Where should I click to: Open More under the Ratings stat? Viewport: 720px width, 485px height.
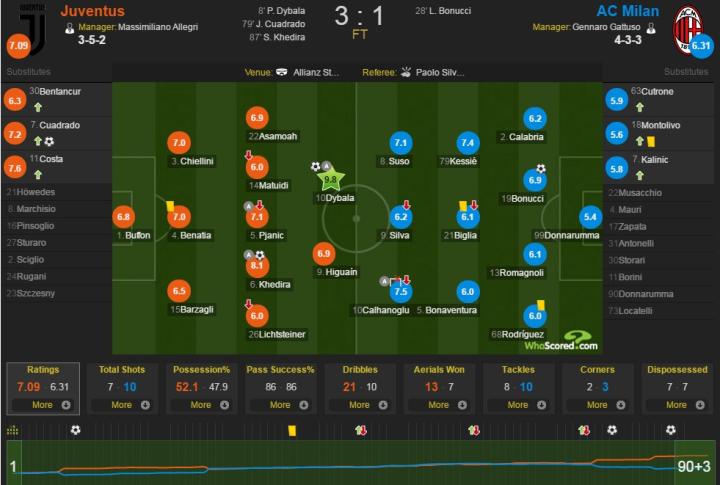[49, 405]
